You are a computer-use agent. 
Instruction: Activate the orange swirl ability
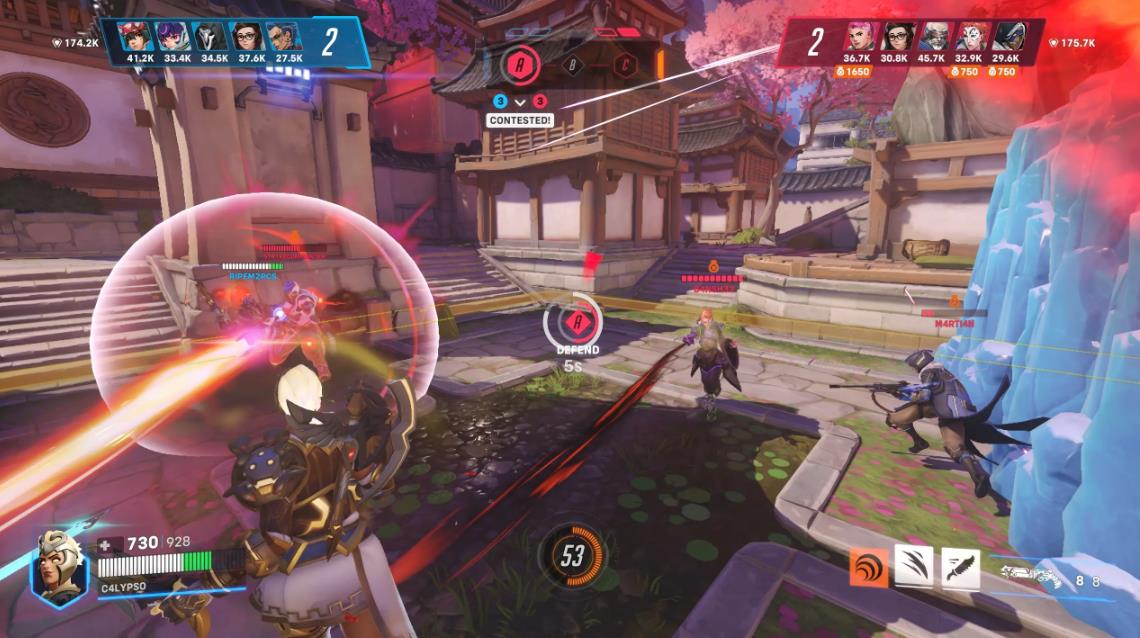click(x=868, y=567)
